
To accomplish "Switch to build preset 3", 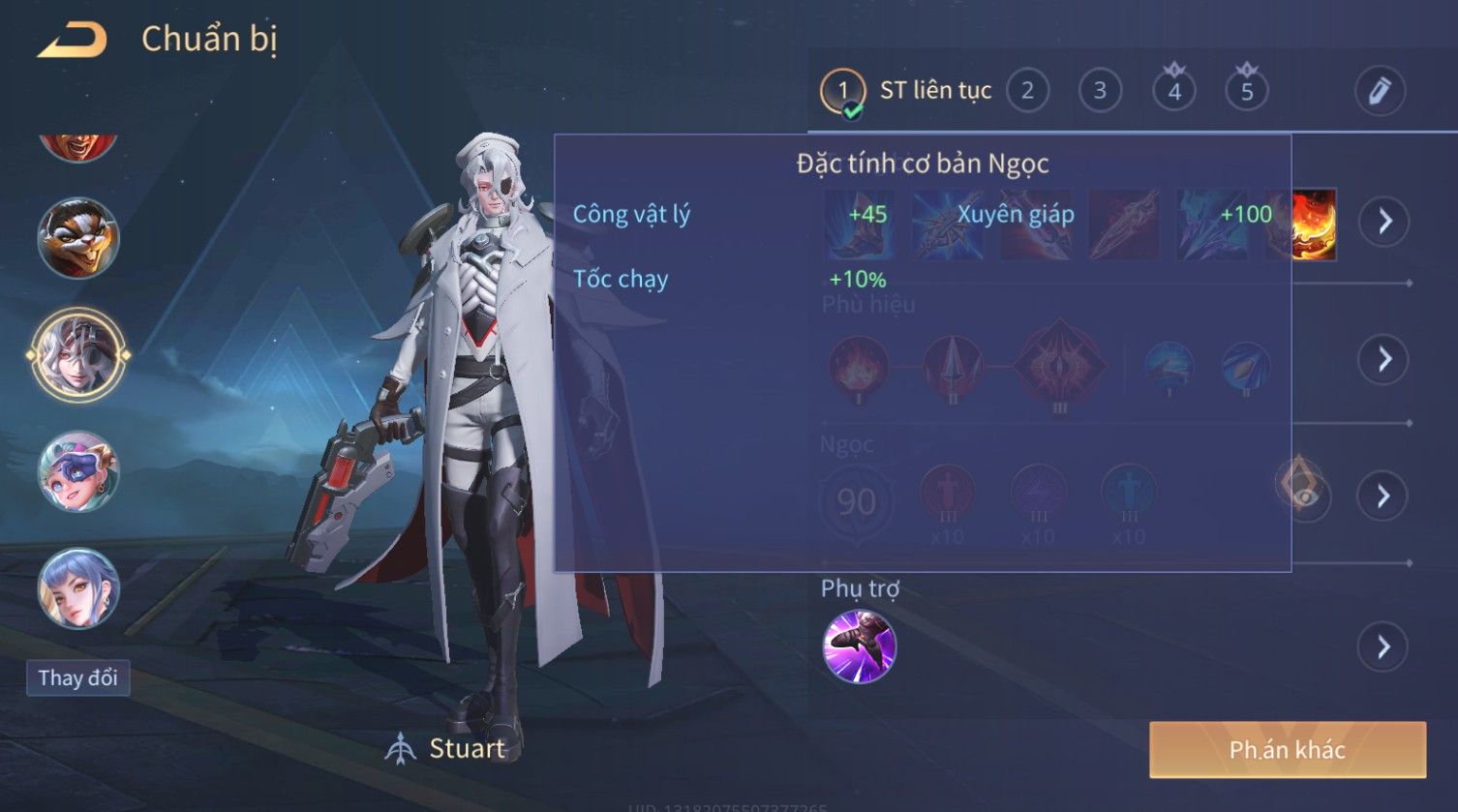I will [1100, 91].
